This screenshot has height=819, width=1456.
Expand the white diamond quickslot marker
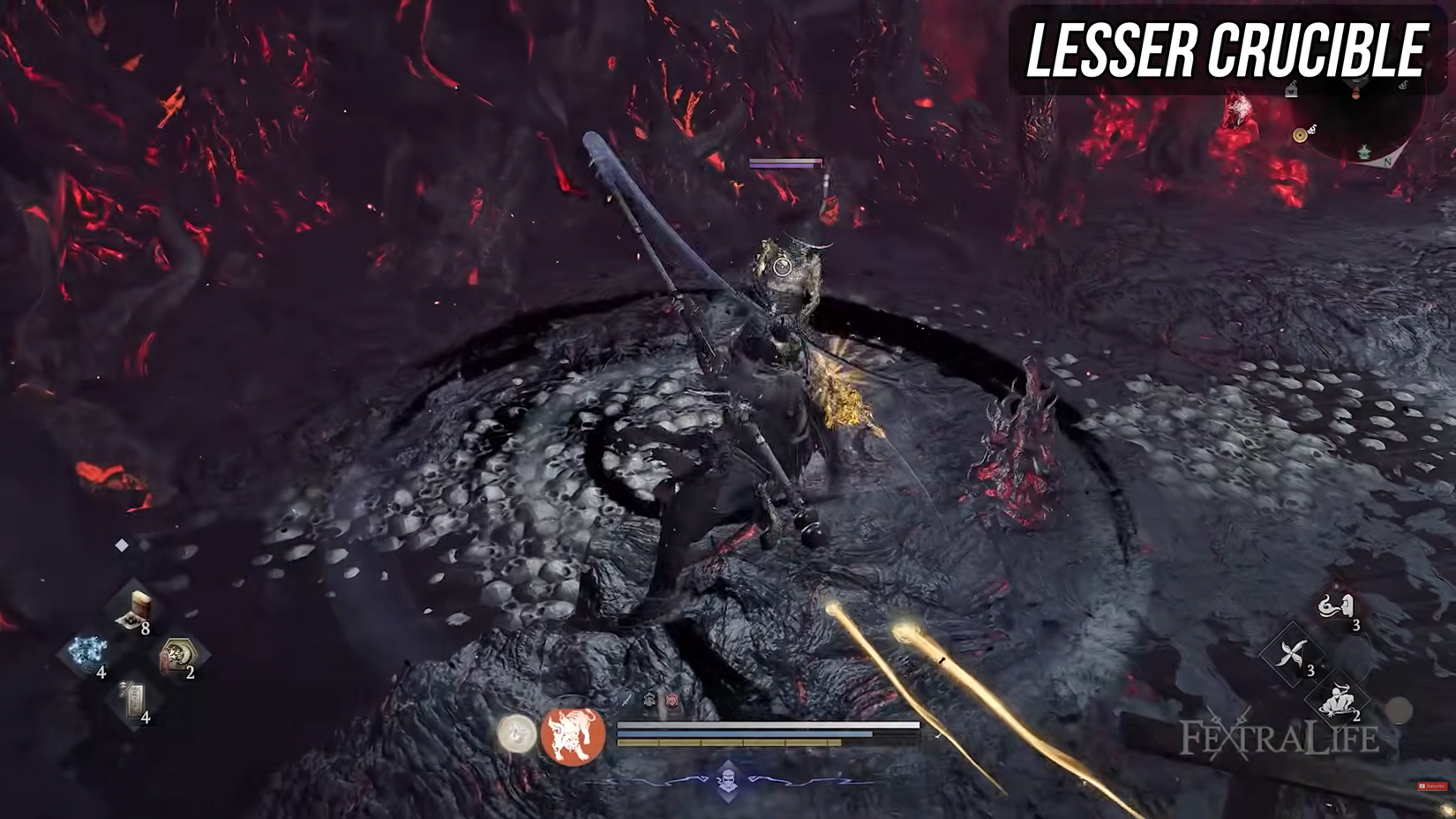tap(122, 545)
